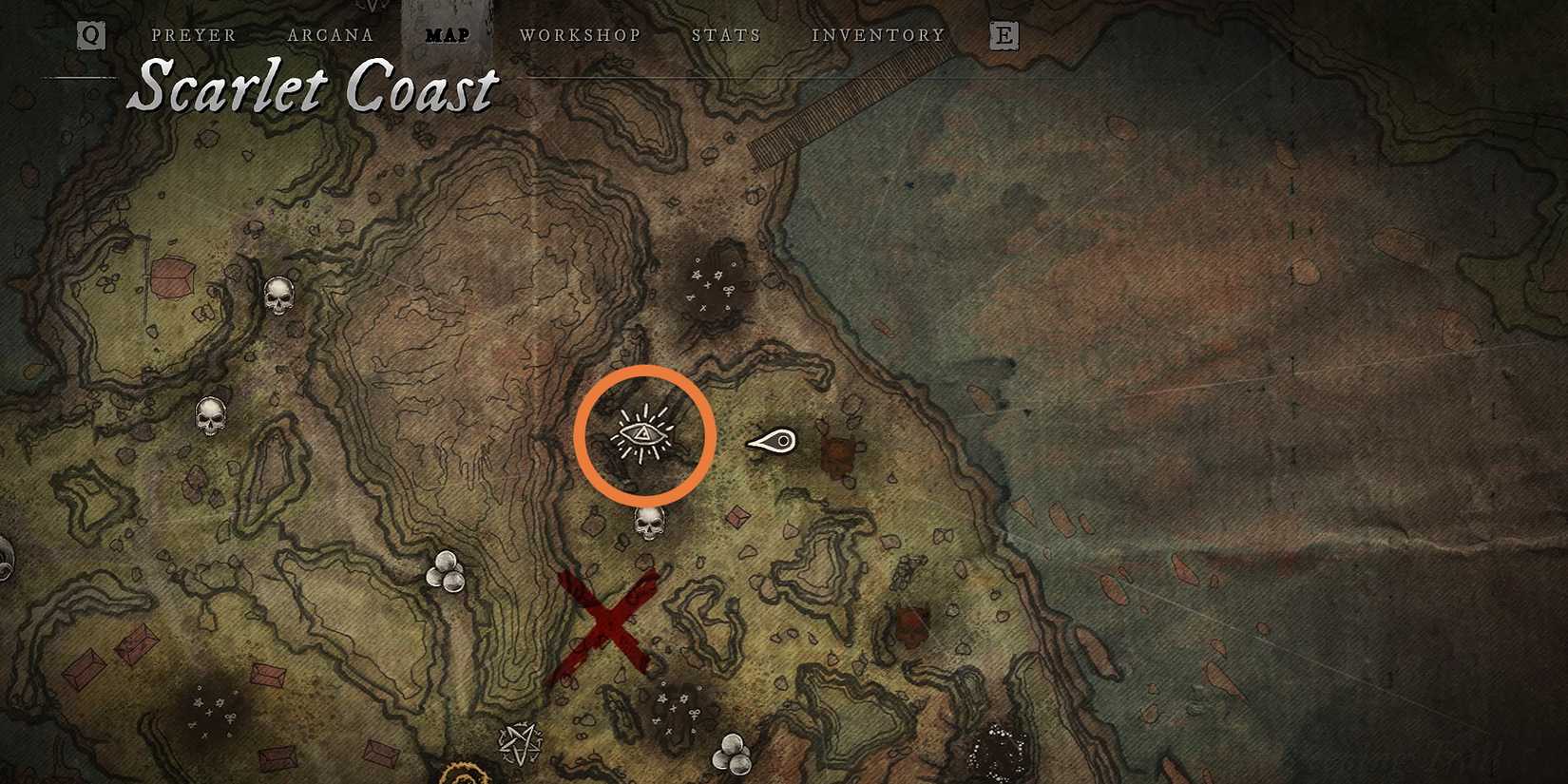Open the WORKSHOP screen
The image size is (1568, 784).
[581, 35]
